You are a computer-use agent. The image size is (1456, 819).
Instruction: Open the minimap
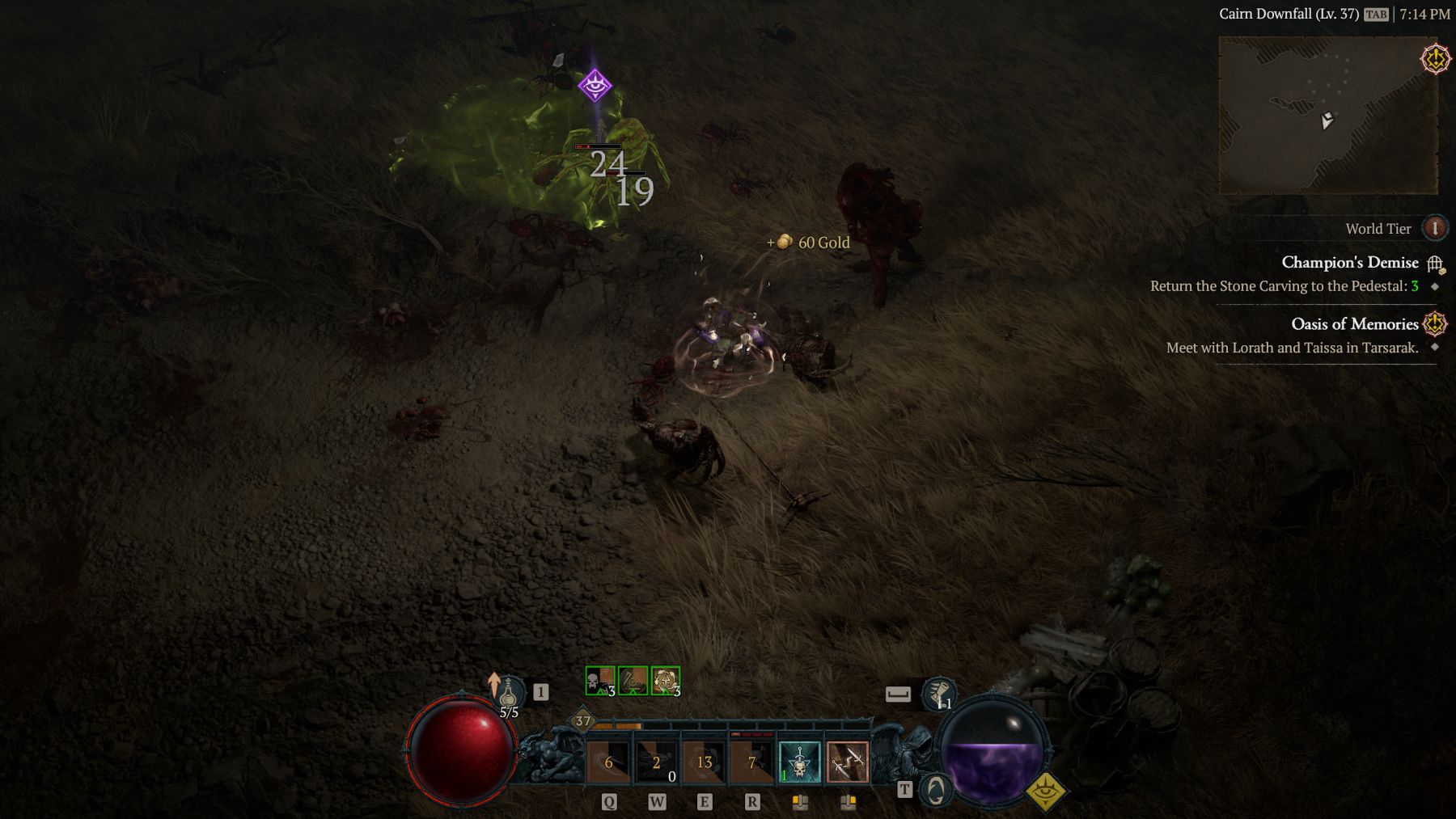pos(1327,115)
